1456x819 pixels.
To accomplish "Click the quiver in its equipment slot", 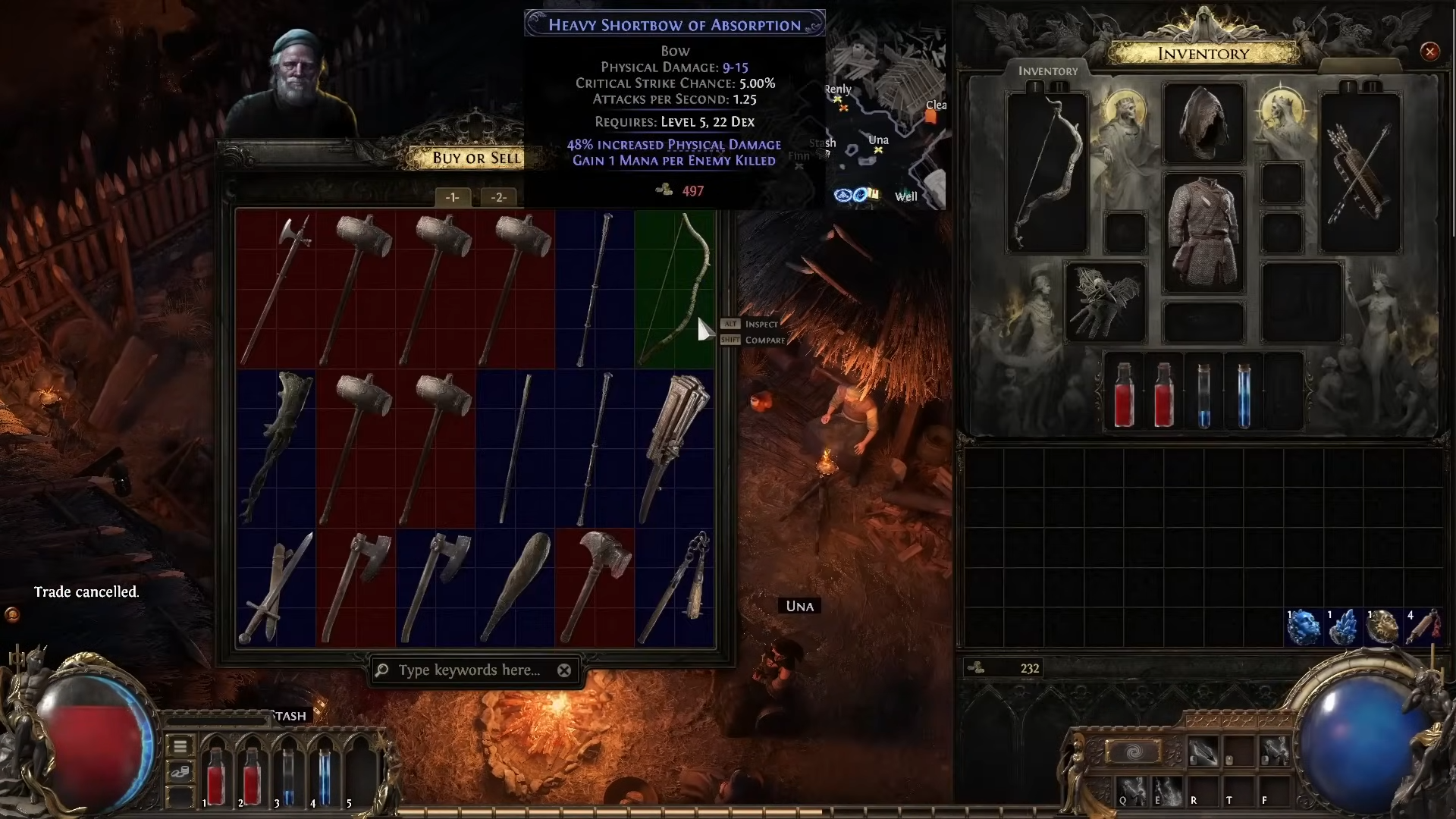I will click(1360, 171).
